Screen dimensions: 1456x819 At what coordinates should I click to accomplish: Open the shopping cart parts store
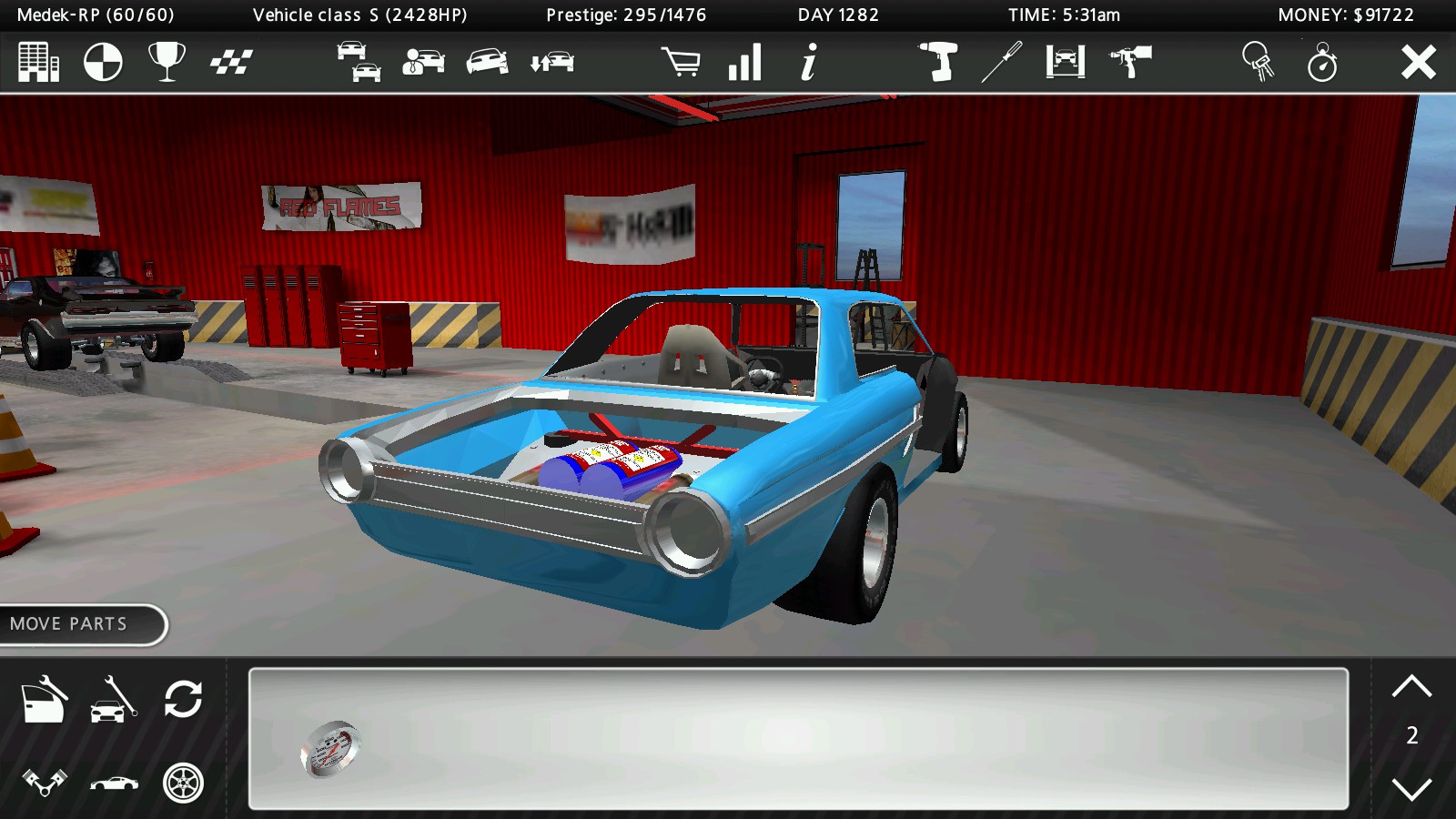click(685, 64)
